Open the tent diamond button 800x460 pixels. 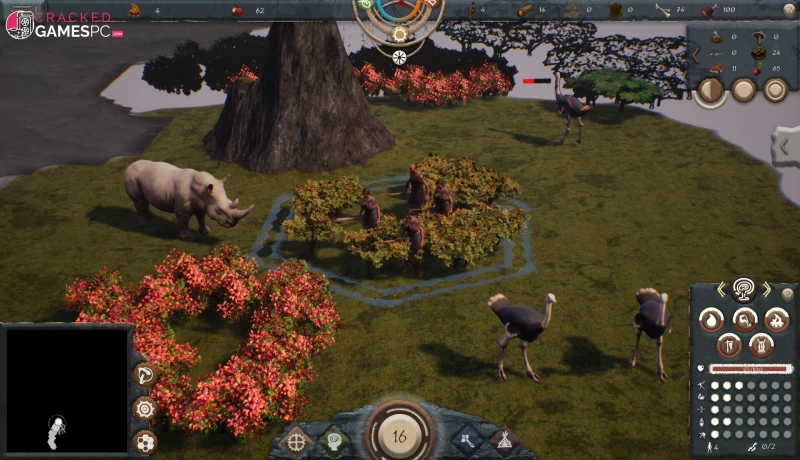tap(502, 439)
